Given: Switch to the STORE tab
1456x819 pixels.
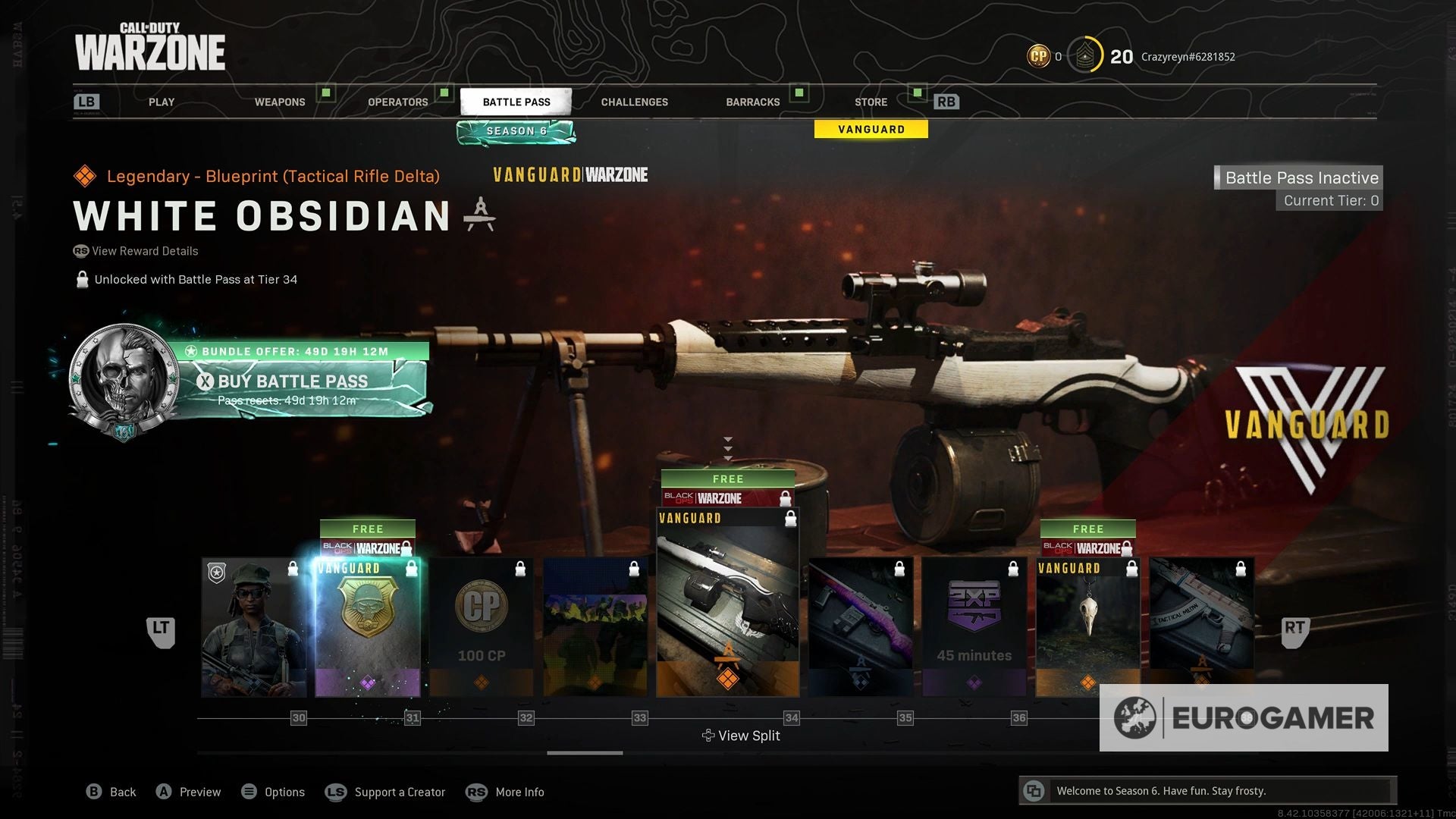Looking at the screenshot, I should (x=870, y=101).
